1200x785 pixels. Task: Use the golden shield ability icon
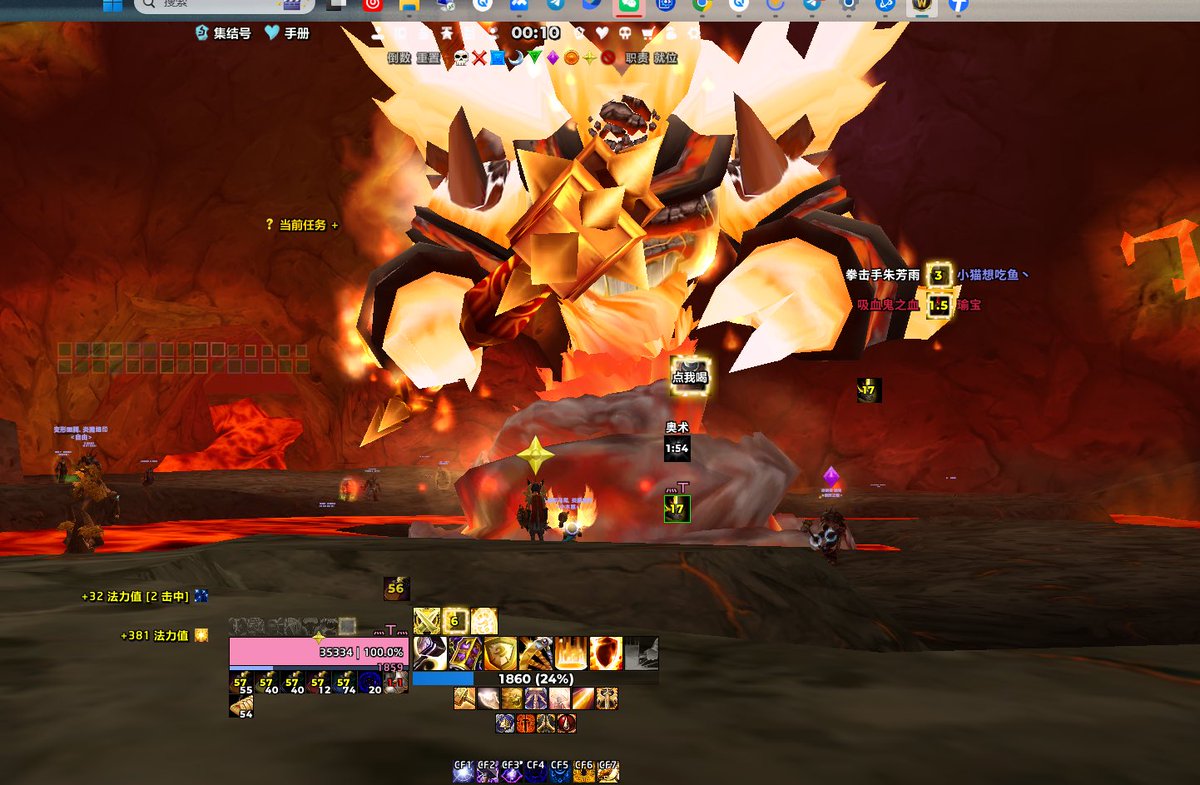pyautogui.click(x=500, y=653)
